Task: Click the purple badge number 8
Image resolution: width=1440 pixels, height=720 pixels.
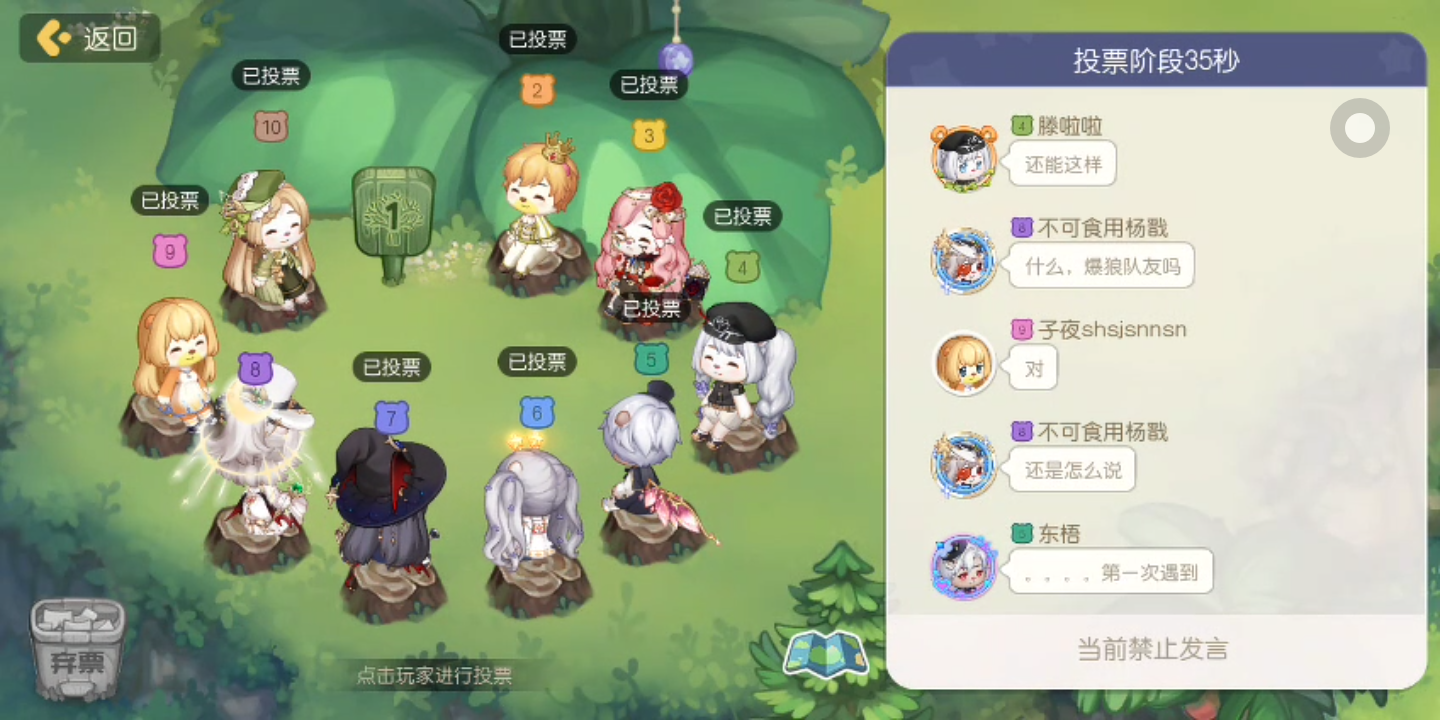Action: pos(256,370)
